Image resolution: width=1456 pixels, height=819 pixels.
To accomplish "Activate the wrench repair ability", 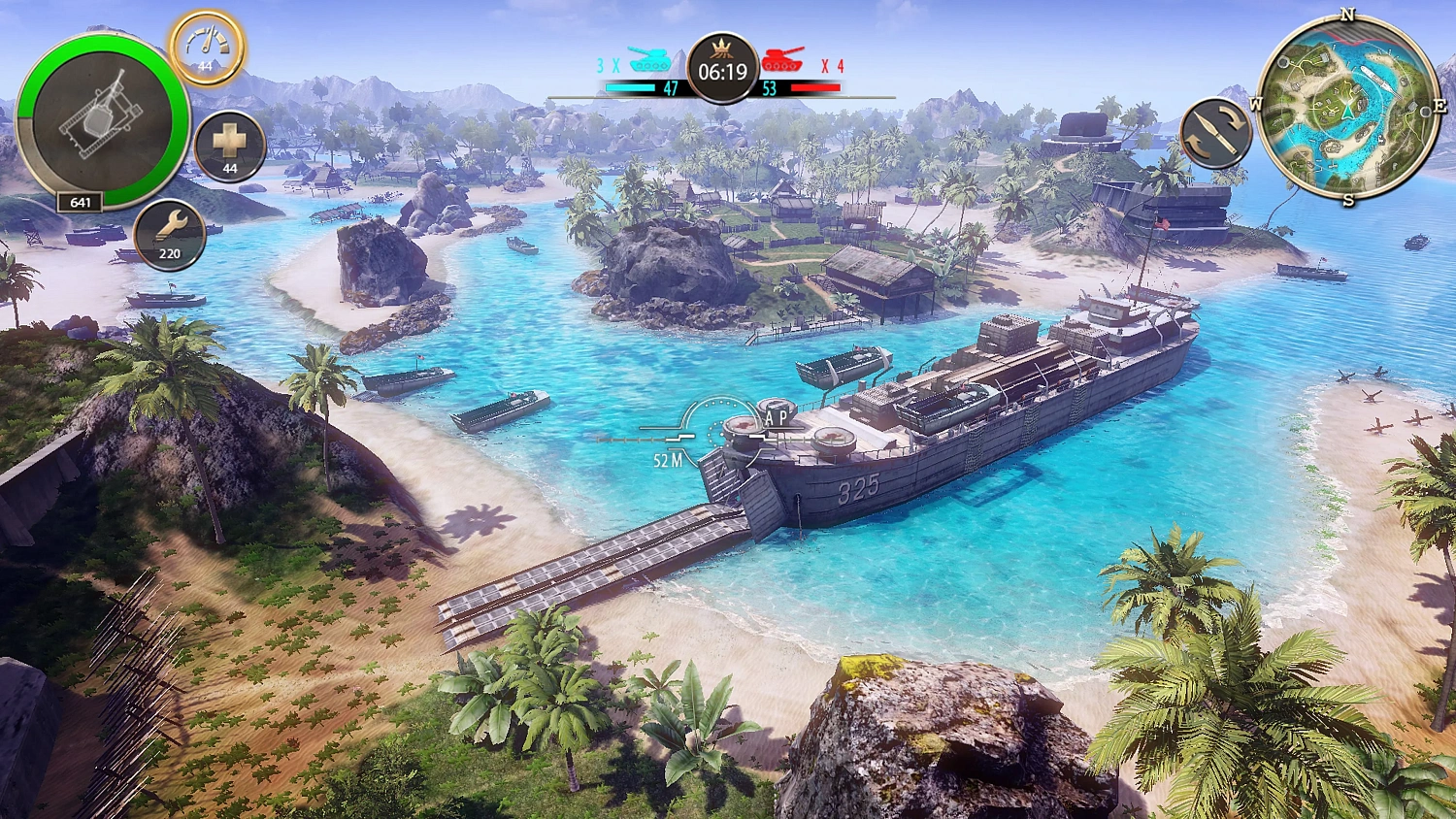I will tap(170, 234).
